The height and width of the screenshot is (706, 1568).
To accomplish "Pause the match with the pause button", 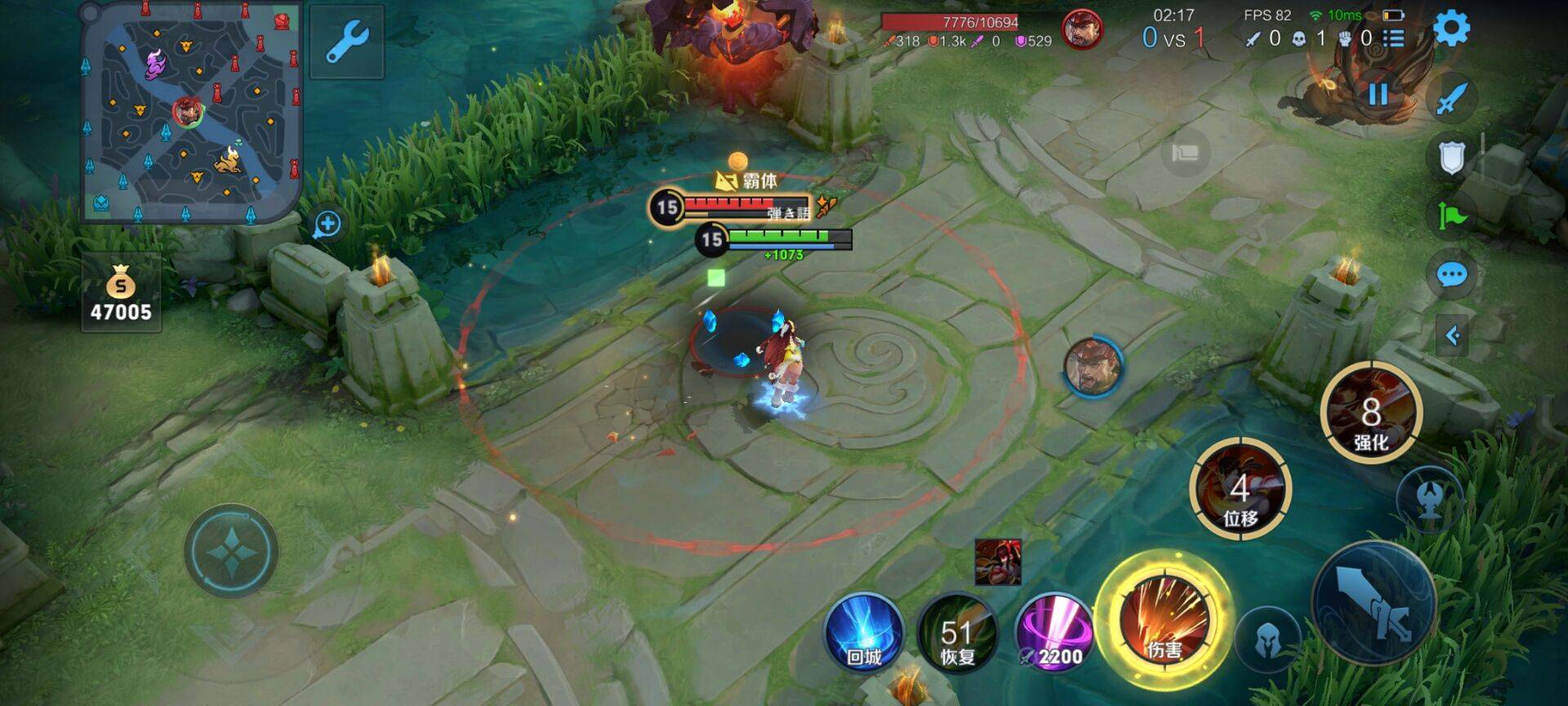I will tap(1379, 94).
